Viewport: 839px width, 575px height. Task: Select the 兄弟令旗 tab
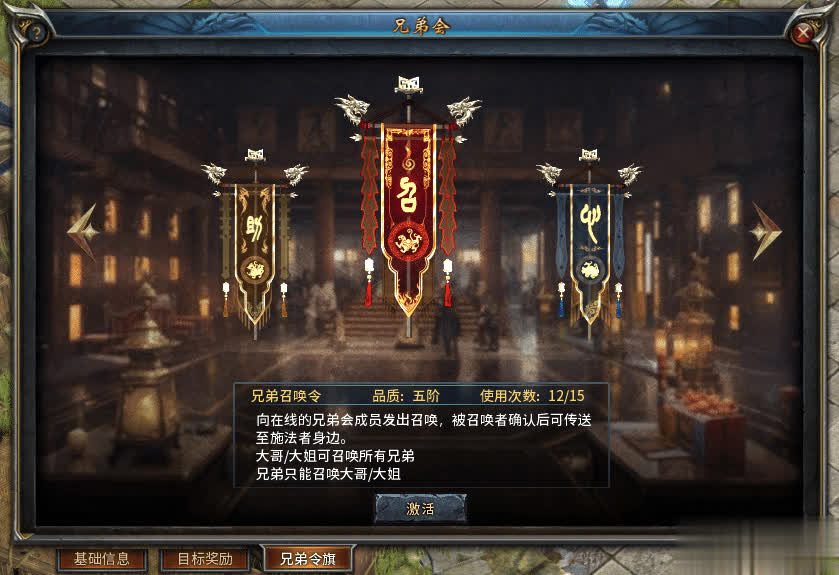[x=307, y=559]
